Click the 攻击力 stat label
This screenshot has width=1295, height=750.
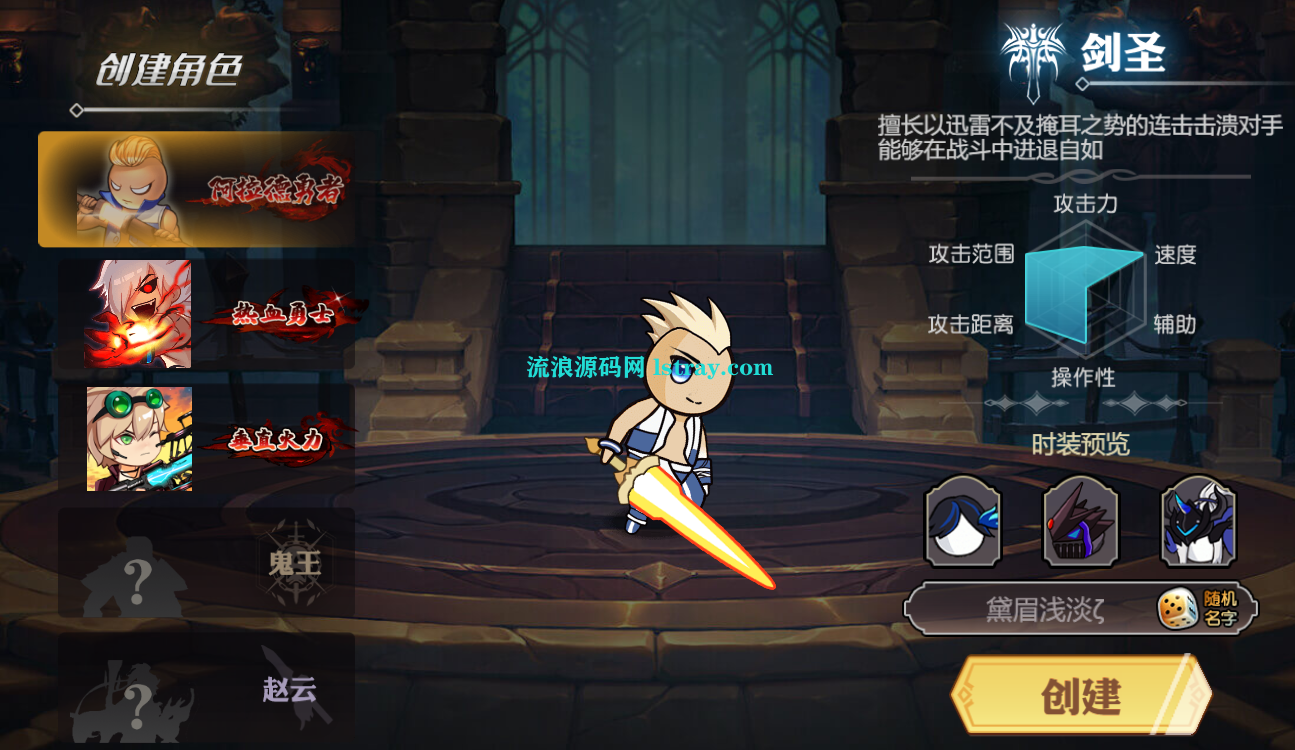[x=1083, y=205]
